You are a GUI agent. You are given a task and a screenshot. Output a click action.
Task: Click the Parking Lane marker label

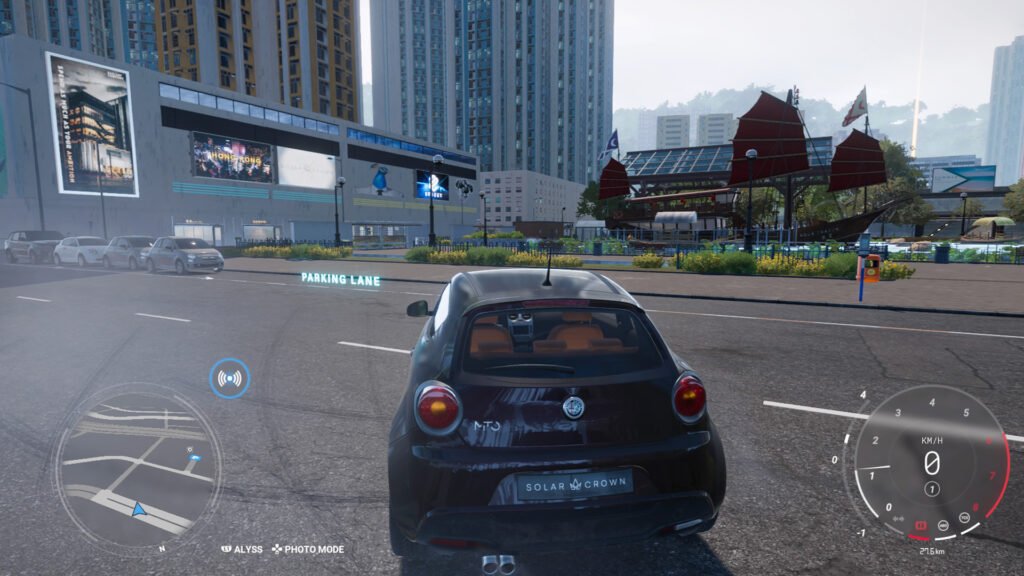340,279
